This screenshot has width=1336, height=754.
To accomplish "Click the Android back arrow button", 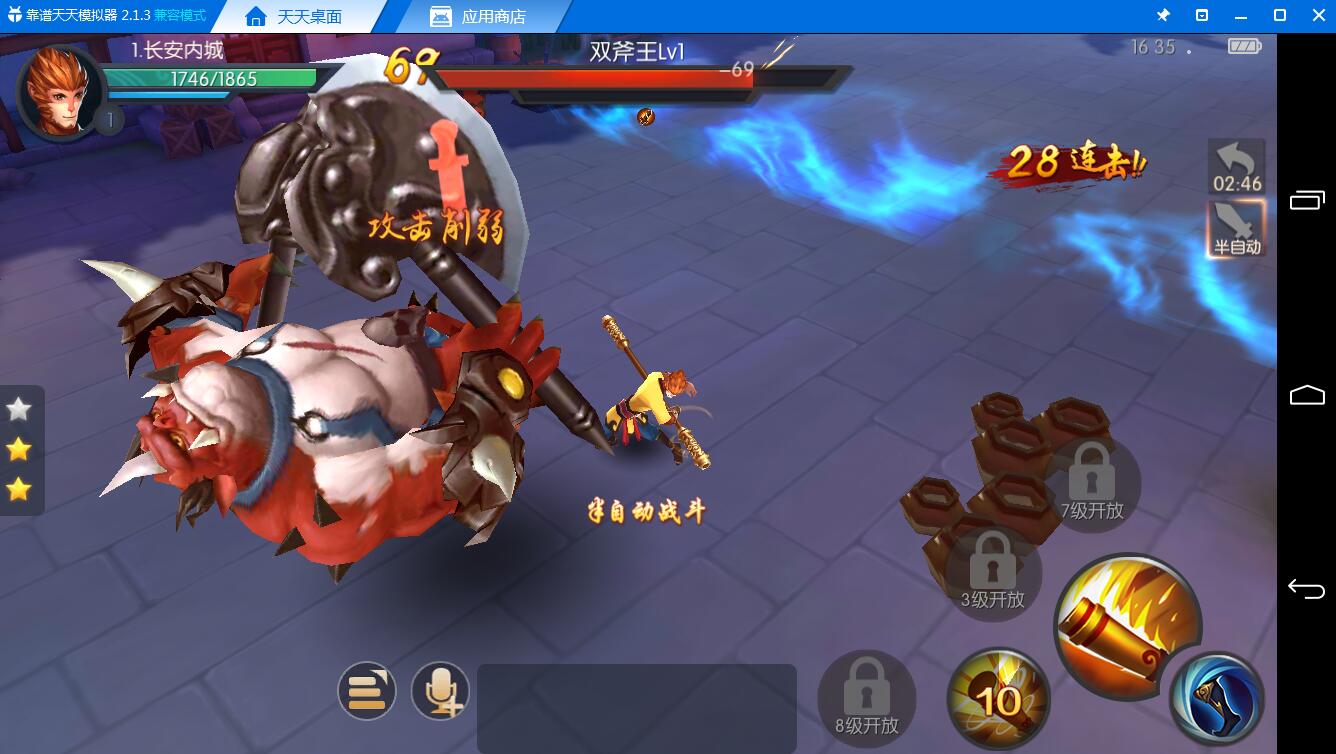I will click(1306, 589).
